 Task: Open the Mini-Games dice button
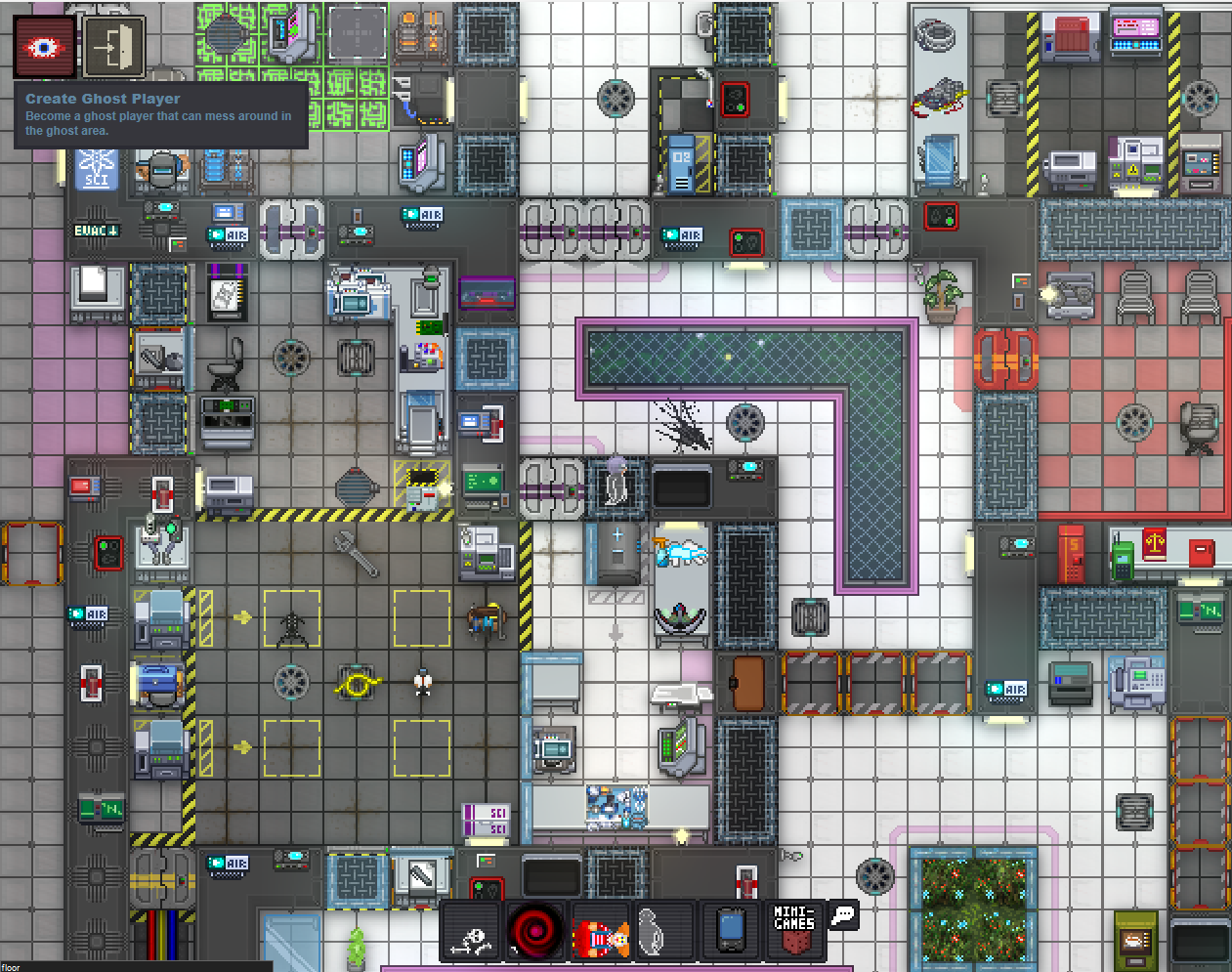(x=794, y=929)
